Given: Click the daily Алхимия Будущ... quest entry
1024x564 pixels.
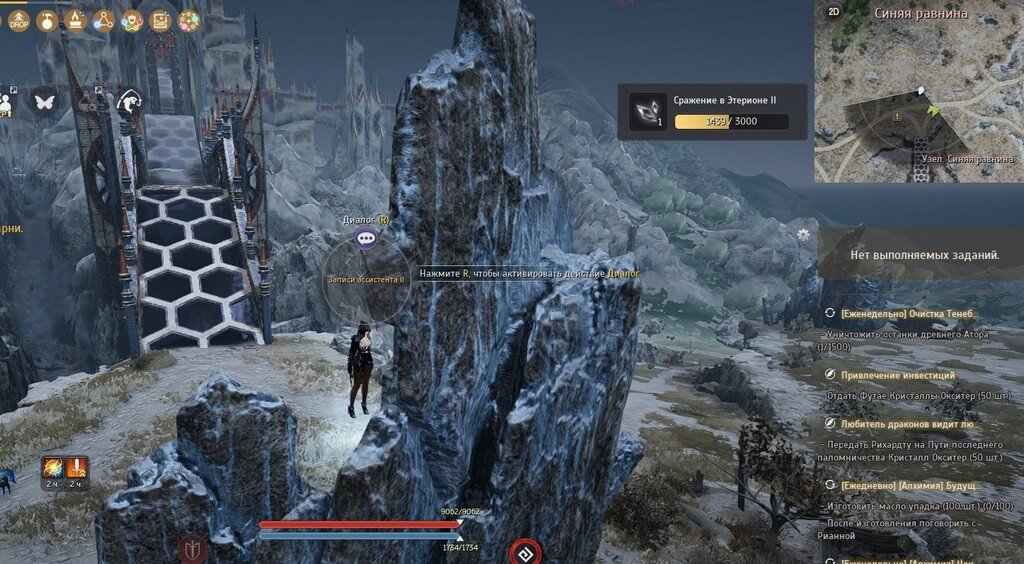Looking at the screenshot, I should (907, 485).
